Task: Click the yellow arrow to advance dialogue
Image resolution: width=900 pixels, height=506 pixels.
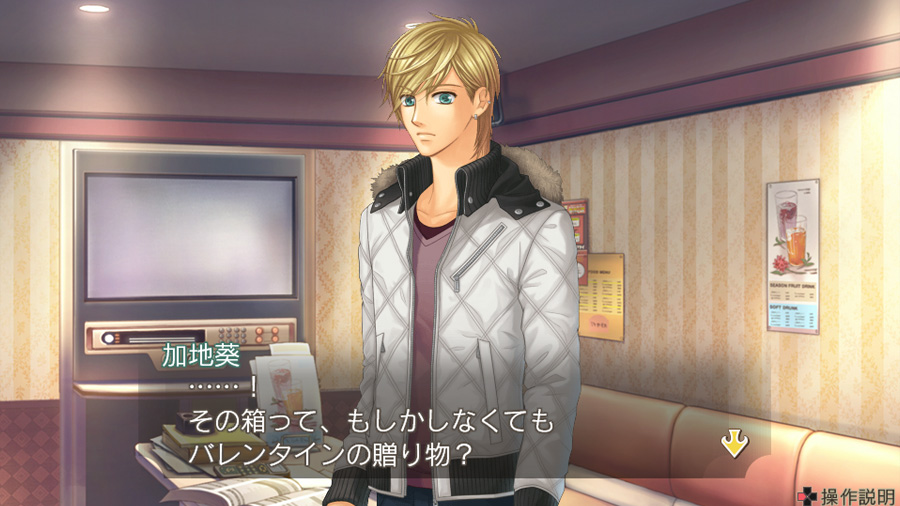Action: point(735,444)
